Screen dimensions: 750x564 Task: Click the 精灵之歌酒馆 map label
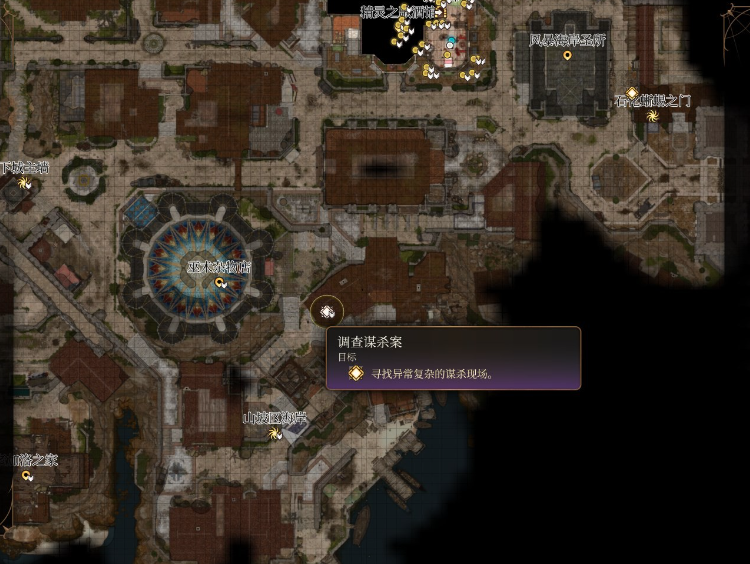click(398, 12)
